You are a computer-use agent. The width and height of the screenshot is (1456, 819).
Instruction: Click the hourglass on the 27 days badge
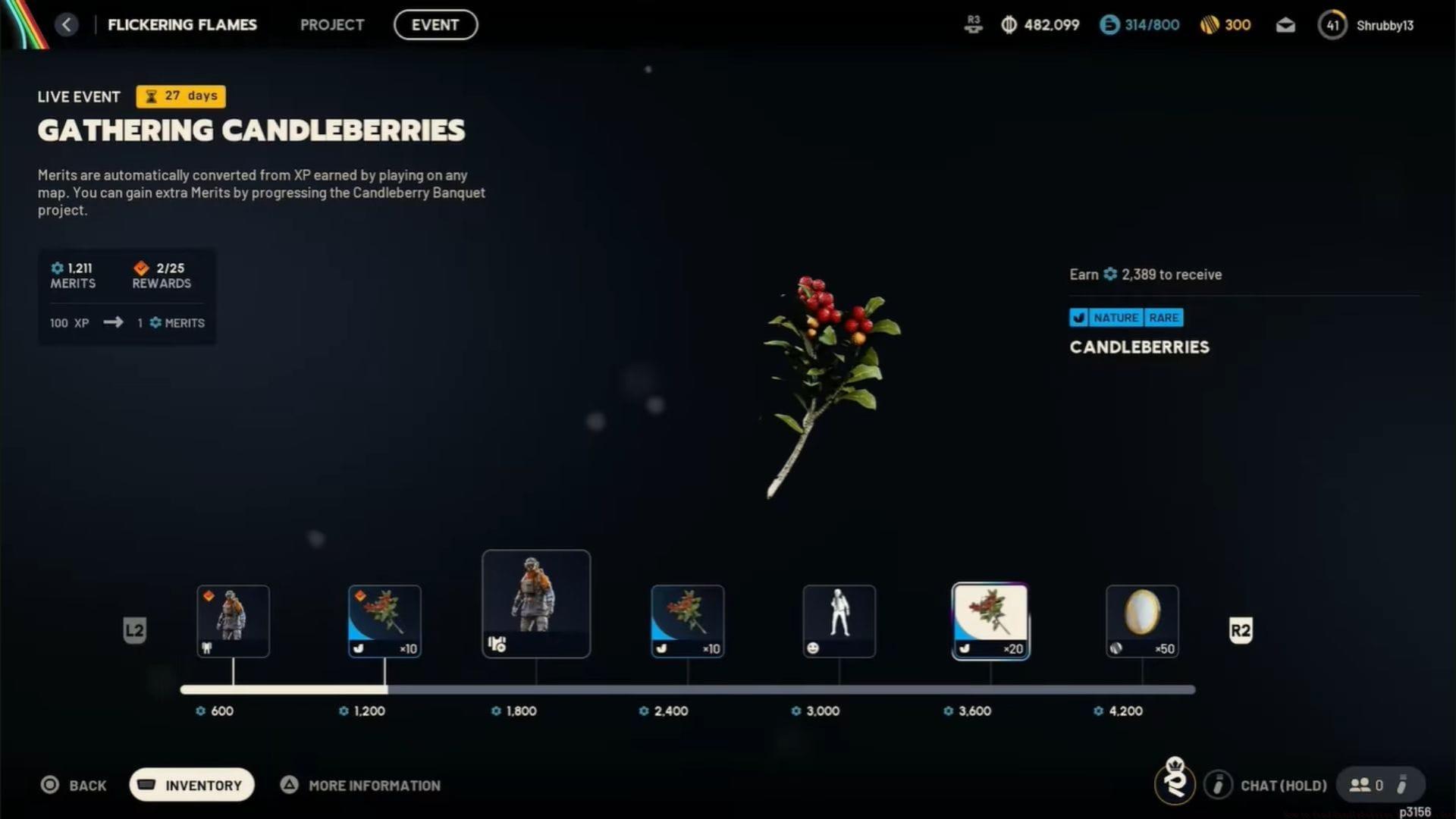(x=150, y=96)
